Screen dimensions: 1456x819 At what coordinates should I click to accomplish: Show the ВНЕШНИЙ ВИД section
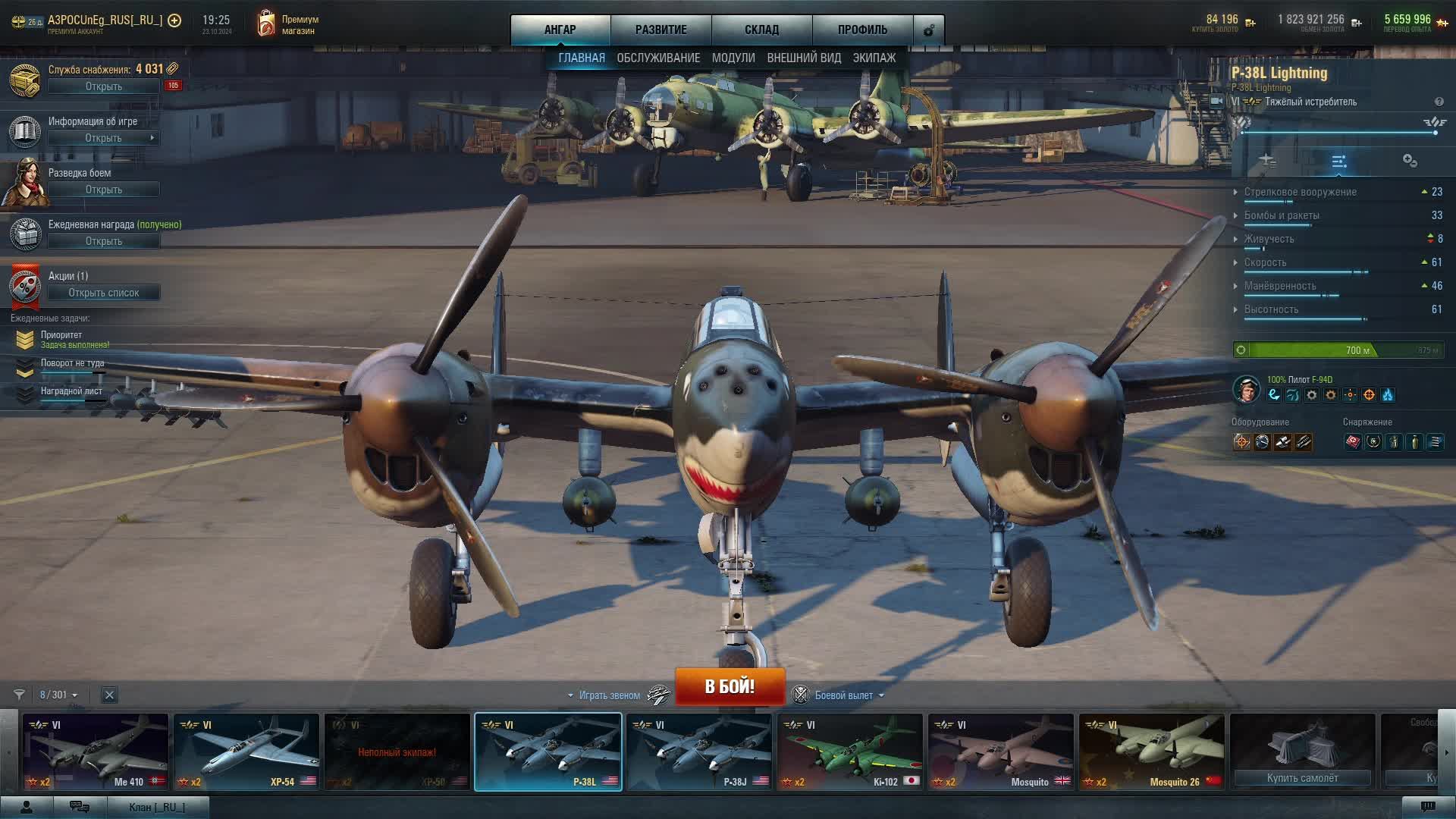click(x=804, y=58)
